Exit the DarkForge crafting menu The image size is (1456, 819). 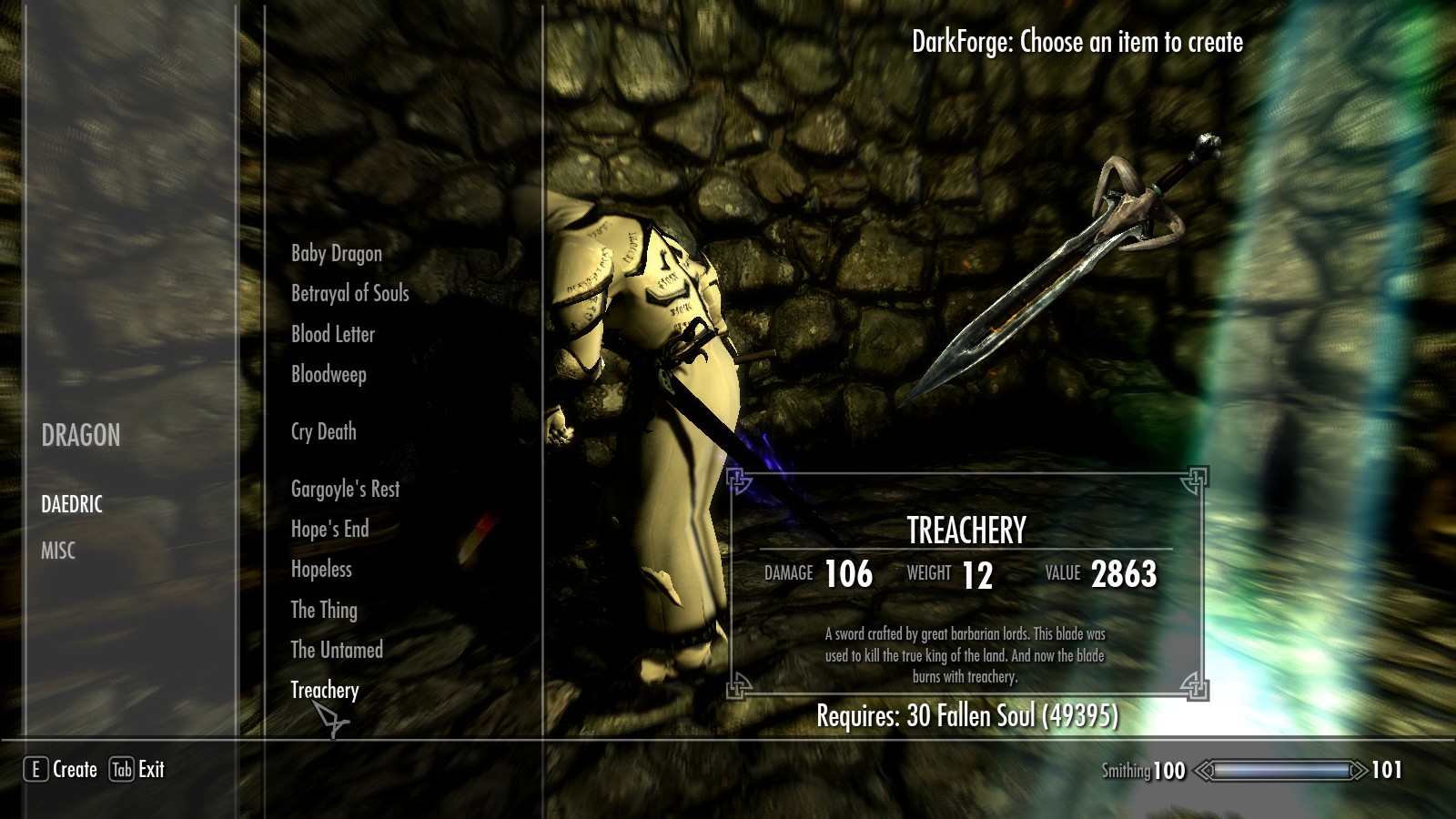150,770
